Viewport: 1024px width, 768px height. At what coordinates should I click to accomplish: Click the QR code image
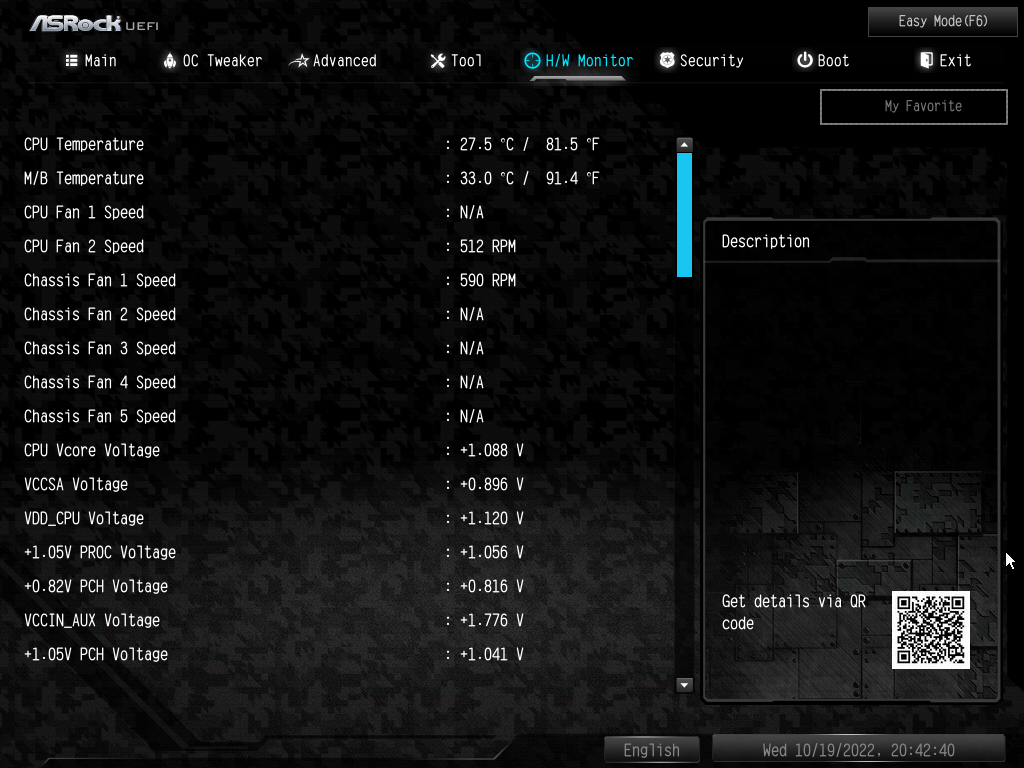931,629
